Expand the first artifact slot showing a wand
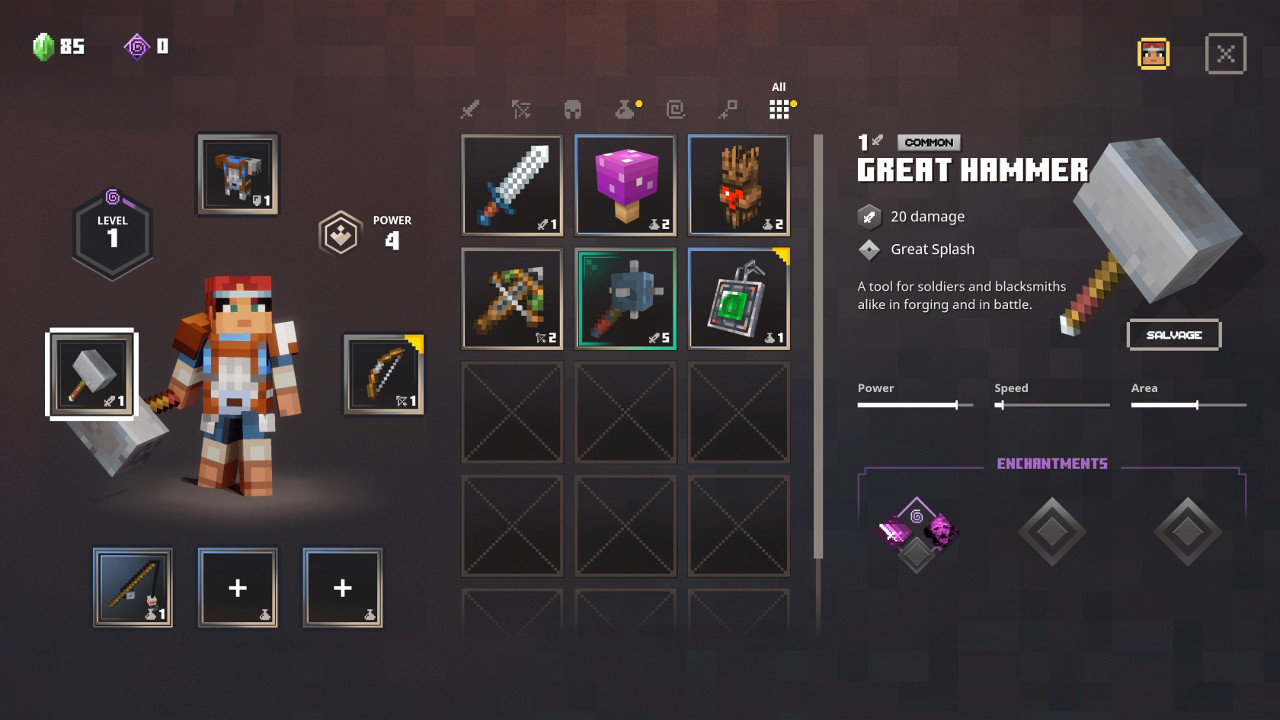 pos(133,588)
